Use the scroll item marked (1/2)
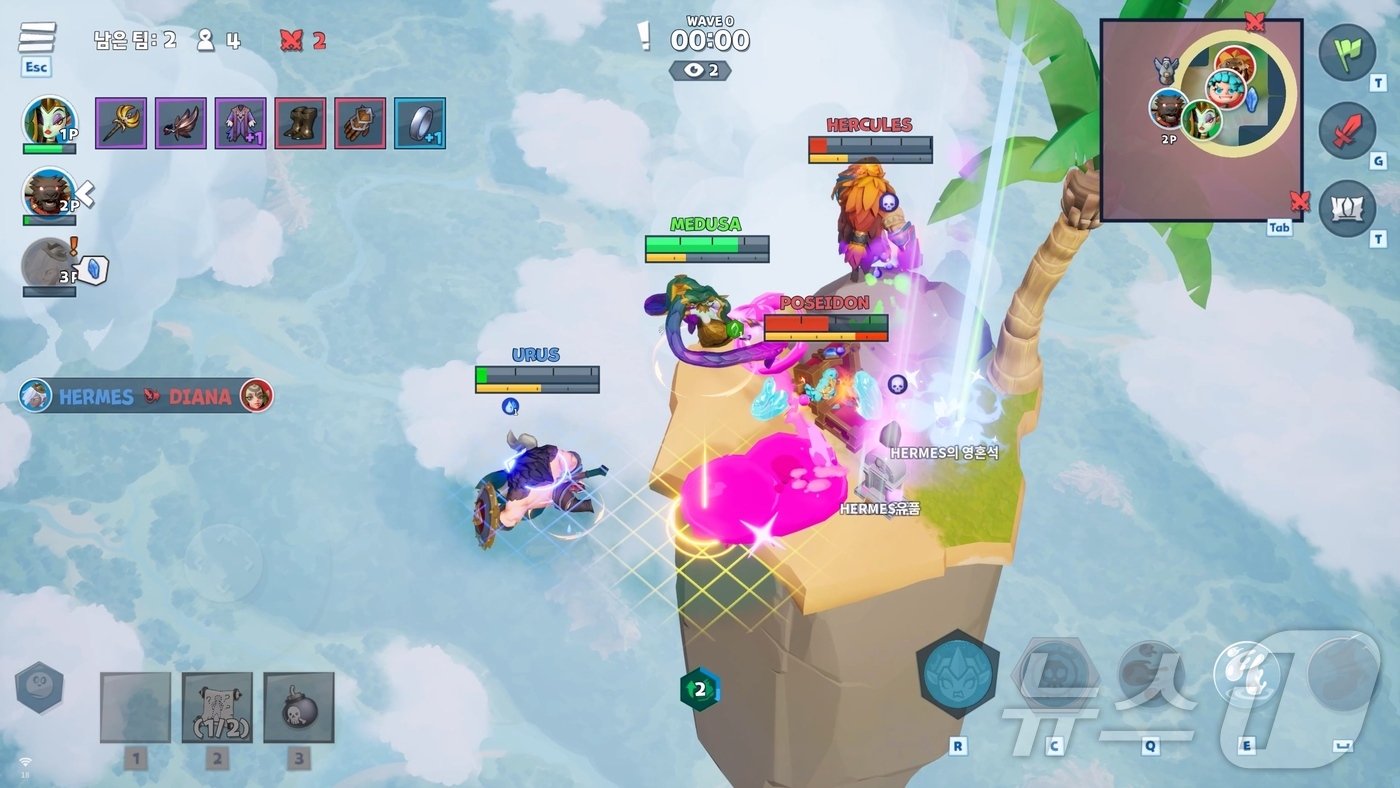Viewport: 1400px width, 788px height. 217,707
